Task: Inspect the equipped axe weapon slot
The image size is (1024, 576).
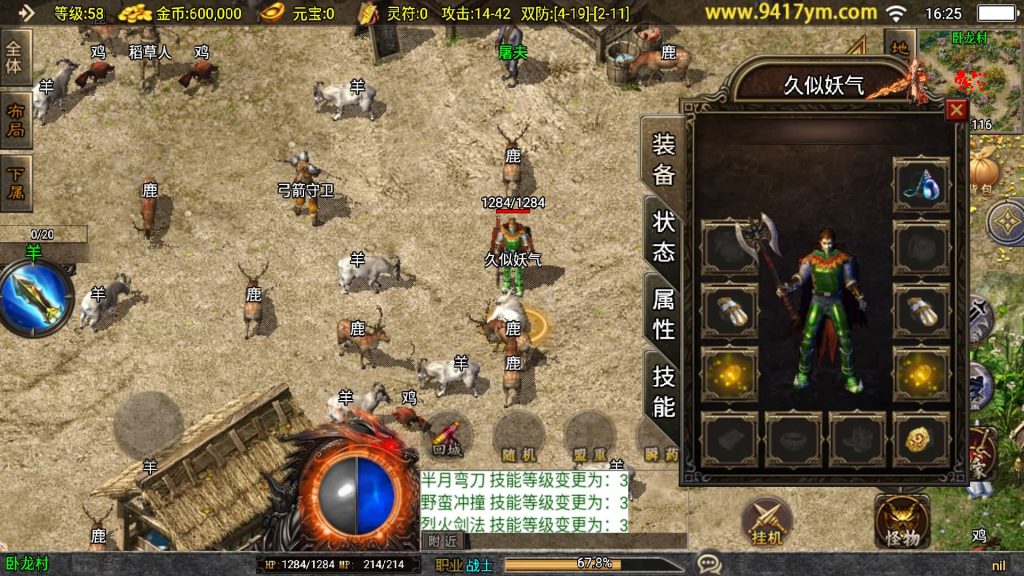Action: click(729, 247)
